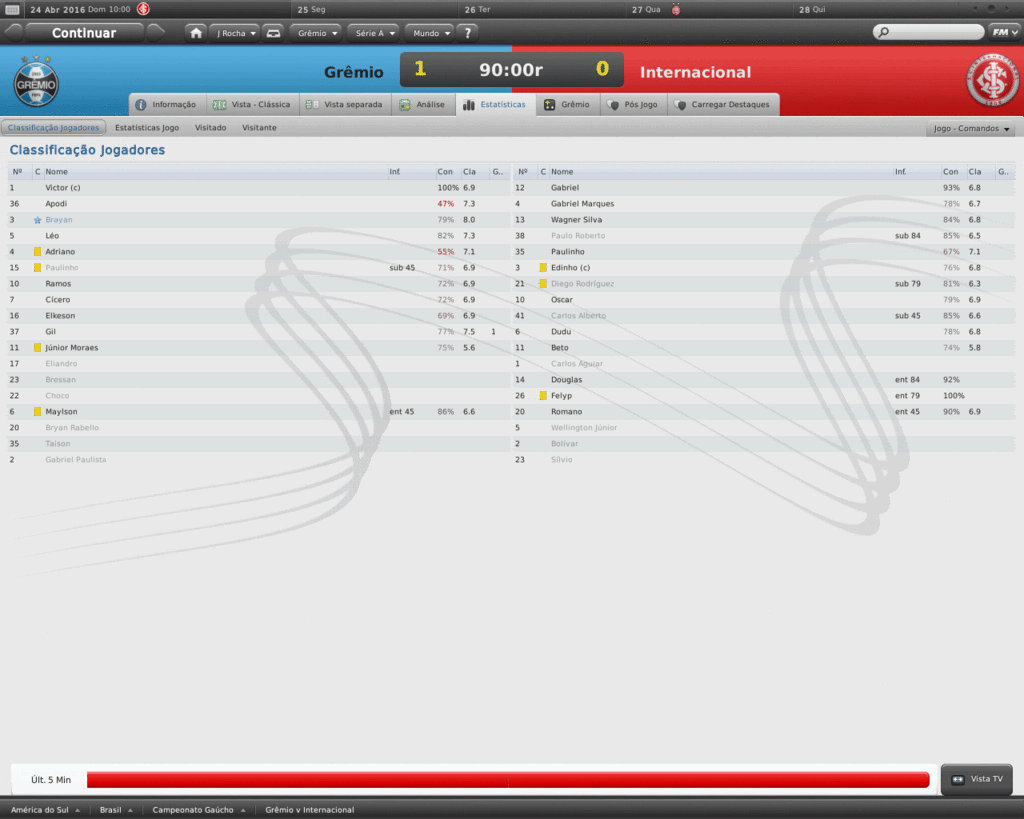The width and height of the screenshot is (1024, 819).
Task: Open the Jogo - Comandos dropdown
Action: point(971,129)
